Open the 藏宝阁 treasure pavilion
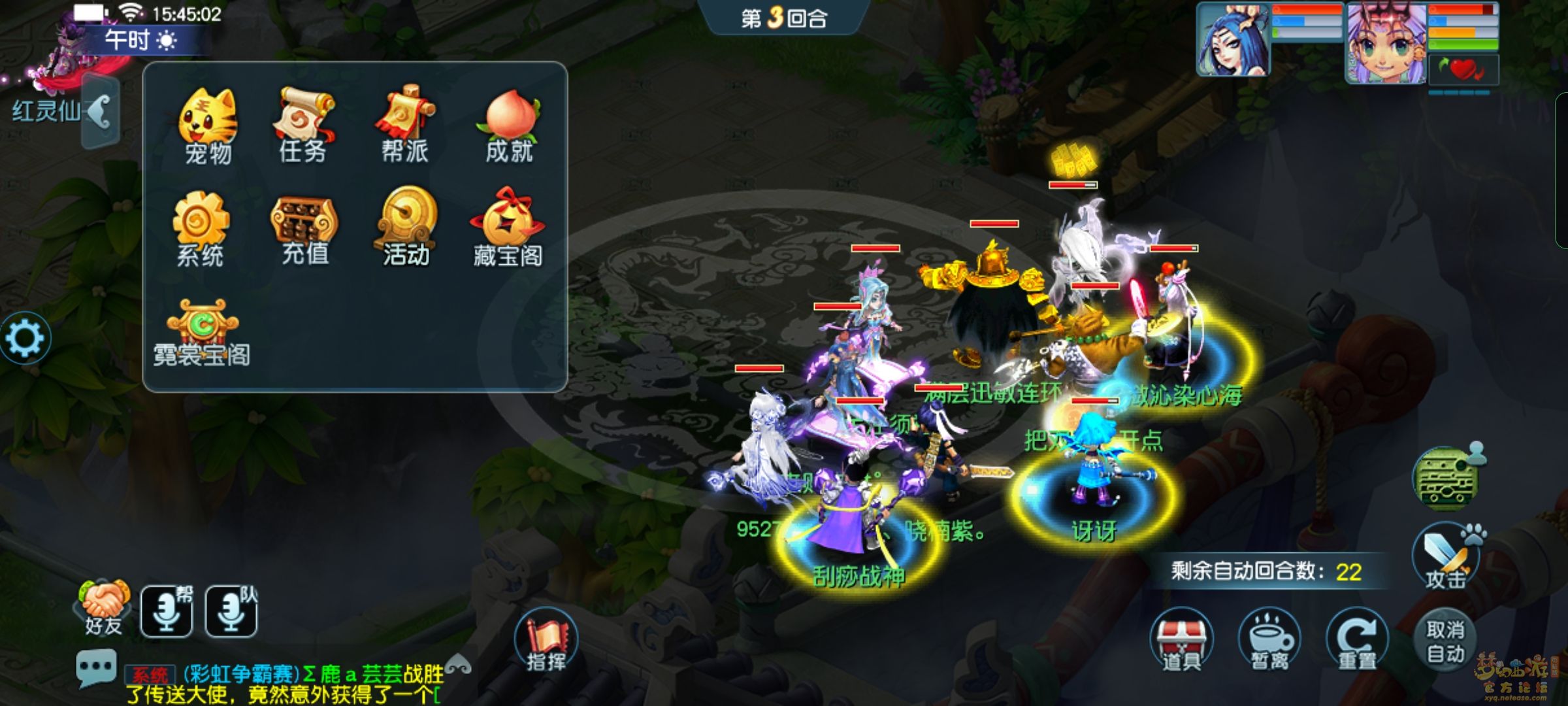The image size is (1568, 706). pyautogui.click(x=508, y=227)
